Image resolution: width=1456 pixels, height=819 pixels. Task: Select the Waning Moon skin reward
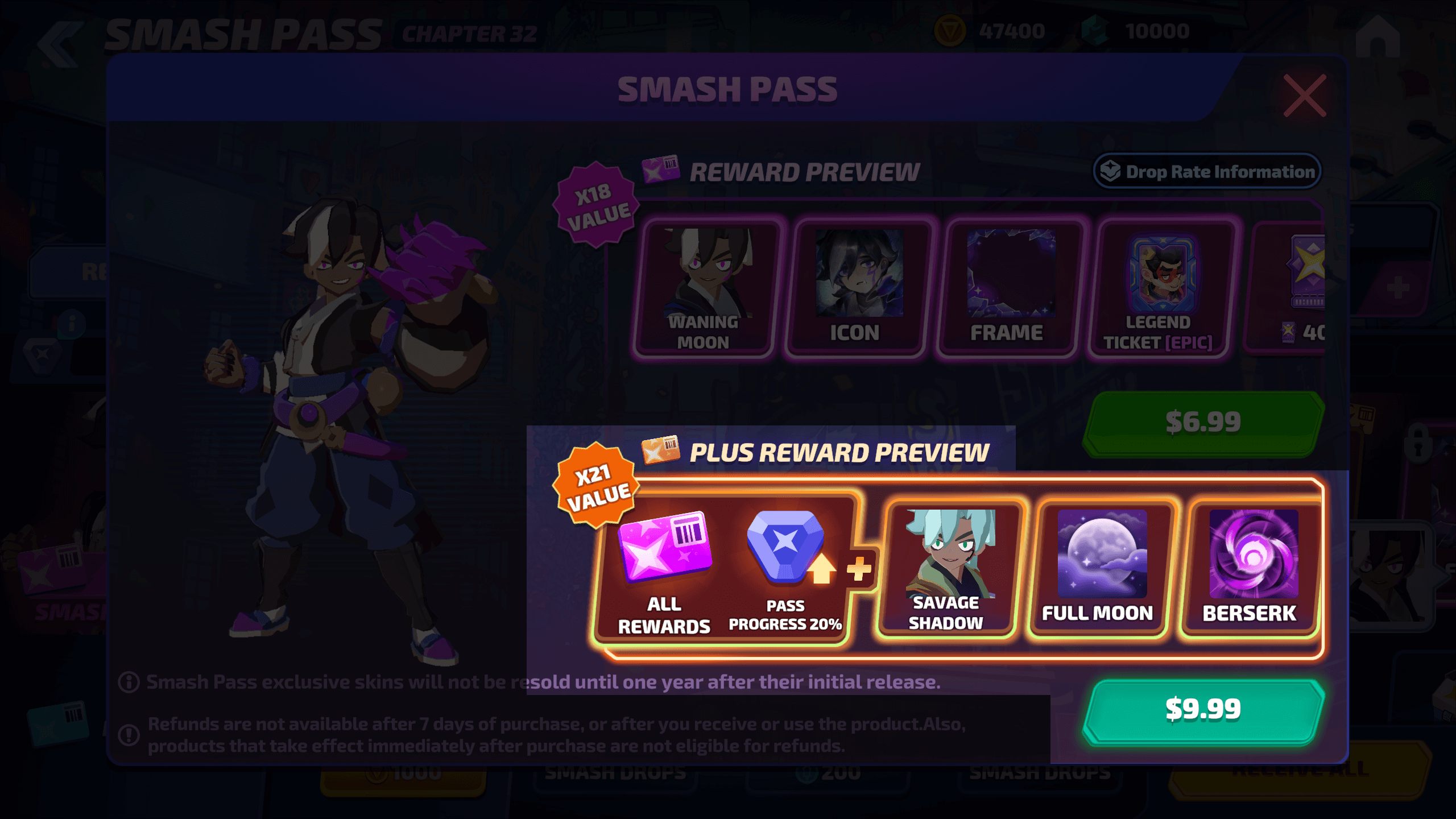click(x=705, y=288)
